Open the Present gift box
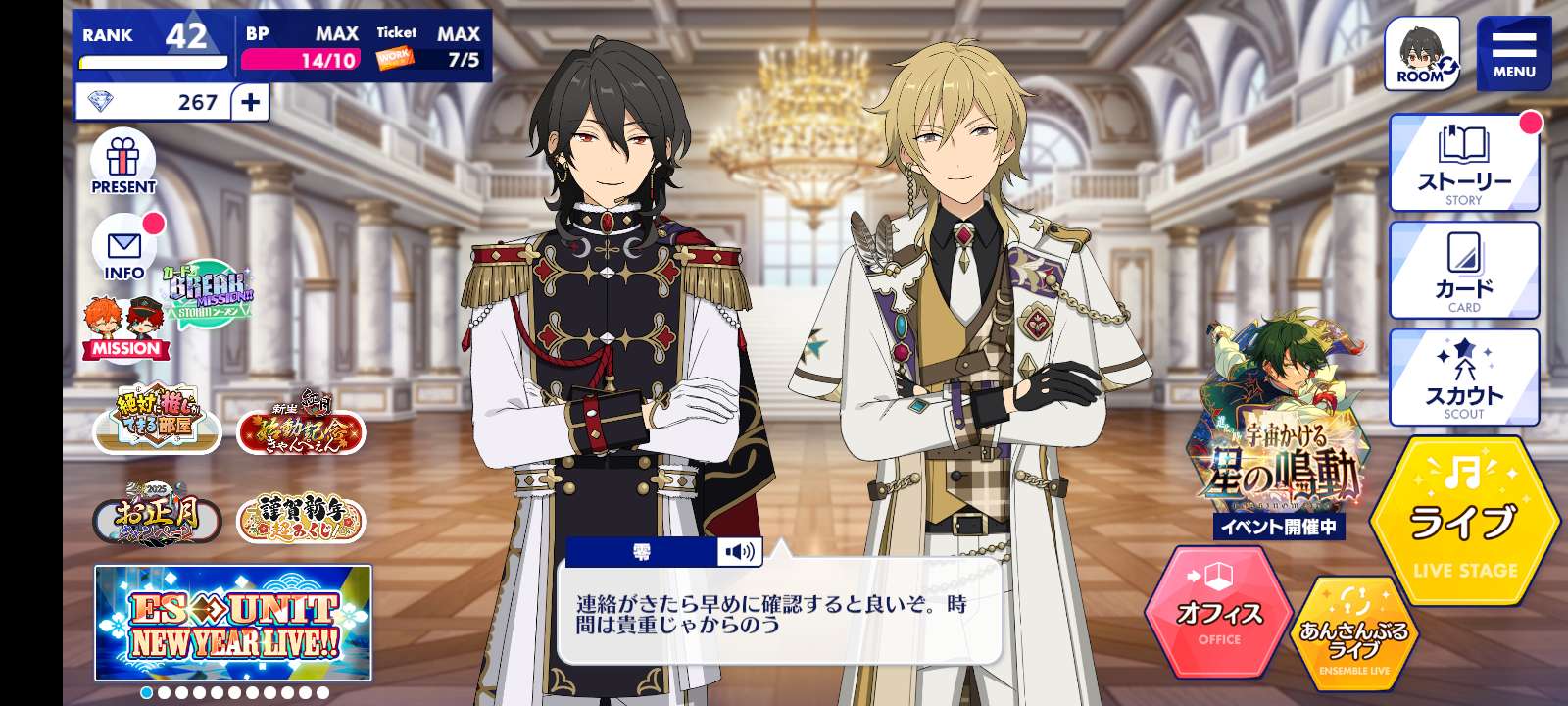 [x=123, y=163]
